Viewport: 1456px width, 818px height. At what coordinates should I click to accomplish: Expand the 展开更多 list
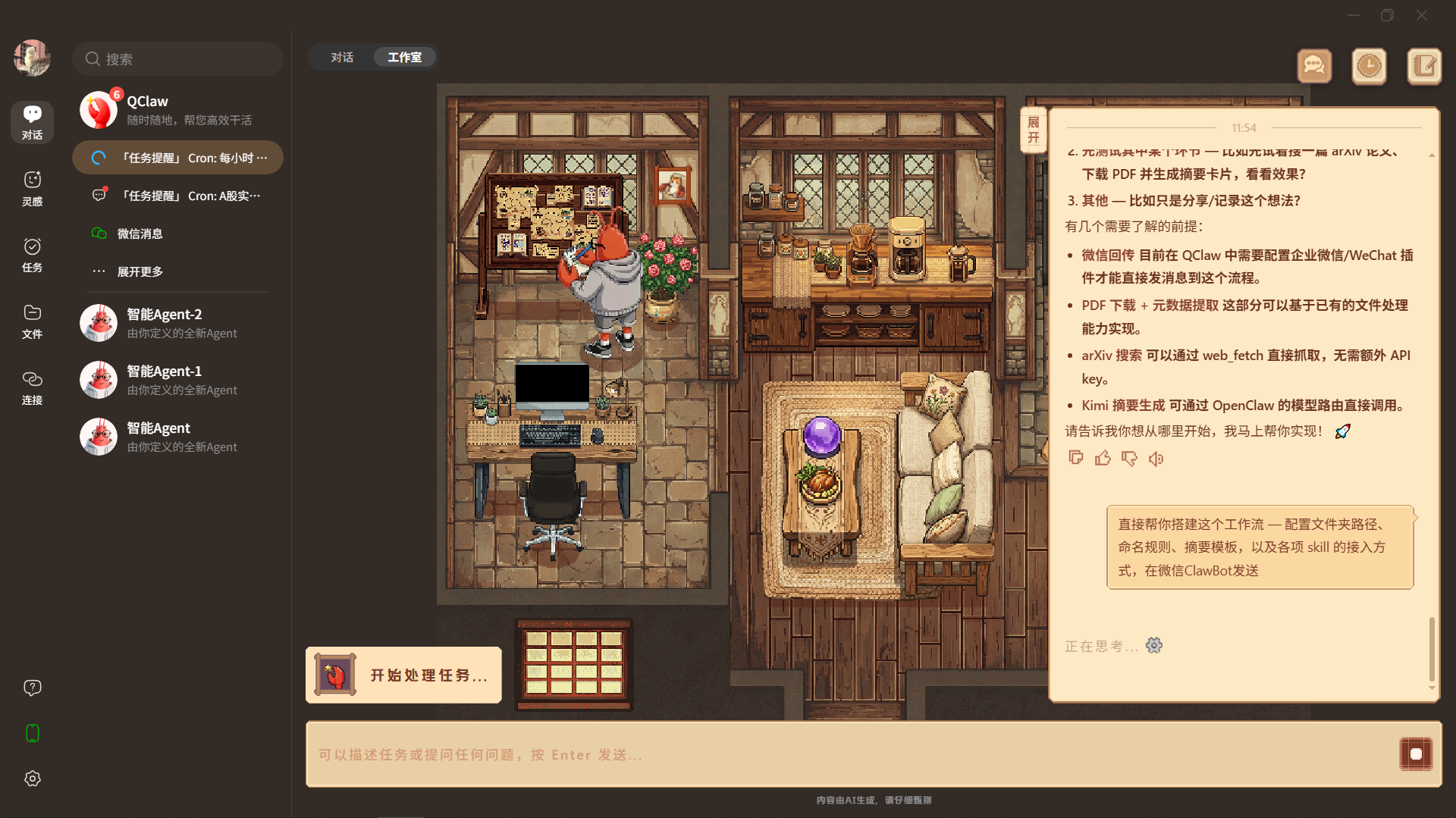pyautogui.click(x=140, y=271)
